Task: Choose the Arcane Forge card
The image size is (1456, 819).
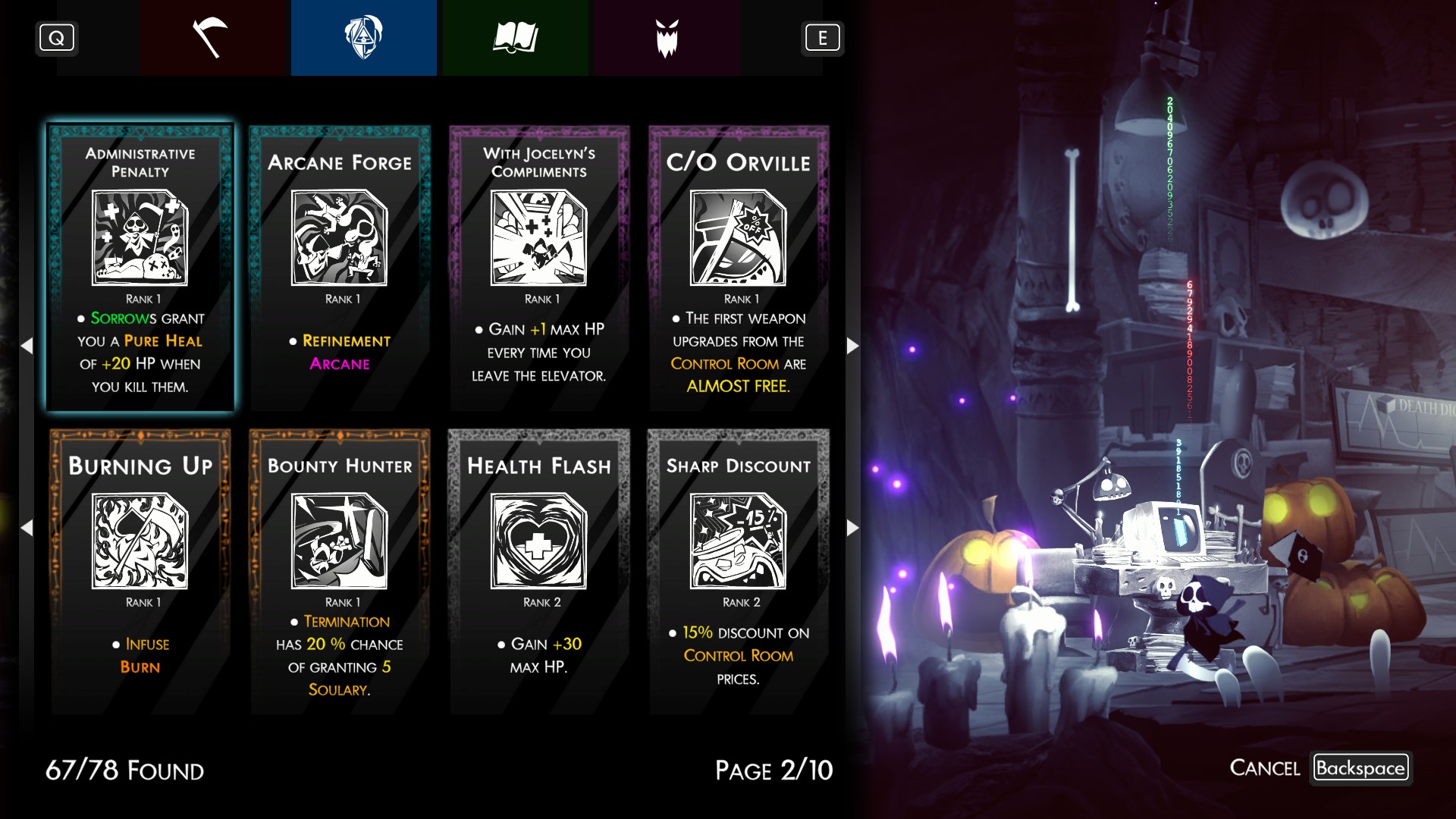Action: click(x=340, y=268)
